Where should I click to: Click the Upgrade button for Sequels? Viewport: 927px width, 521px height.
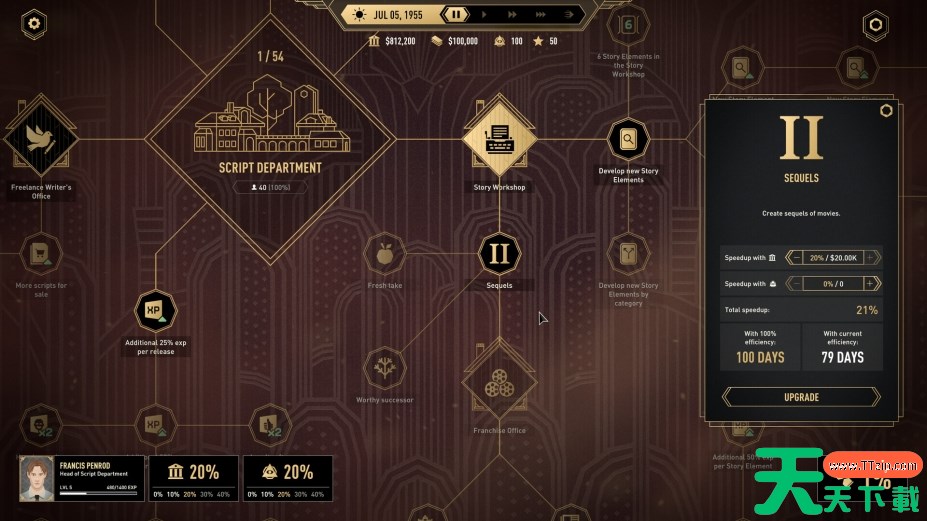801,397
